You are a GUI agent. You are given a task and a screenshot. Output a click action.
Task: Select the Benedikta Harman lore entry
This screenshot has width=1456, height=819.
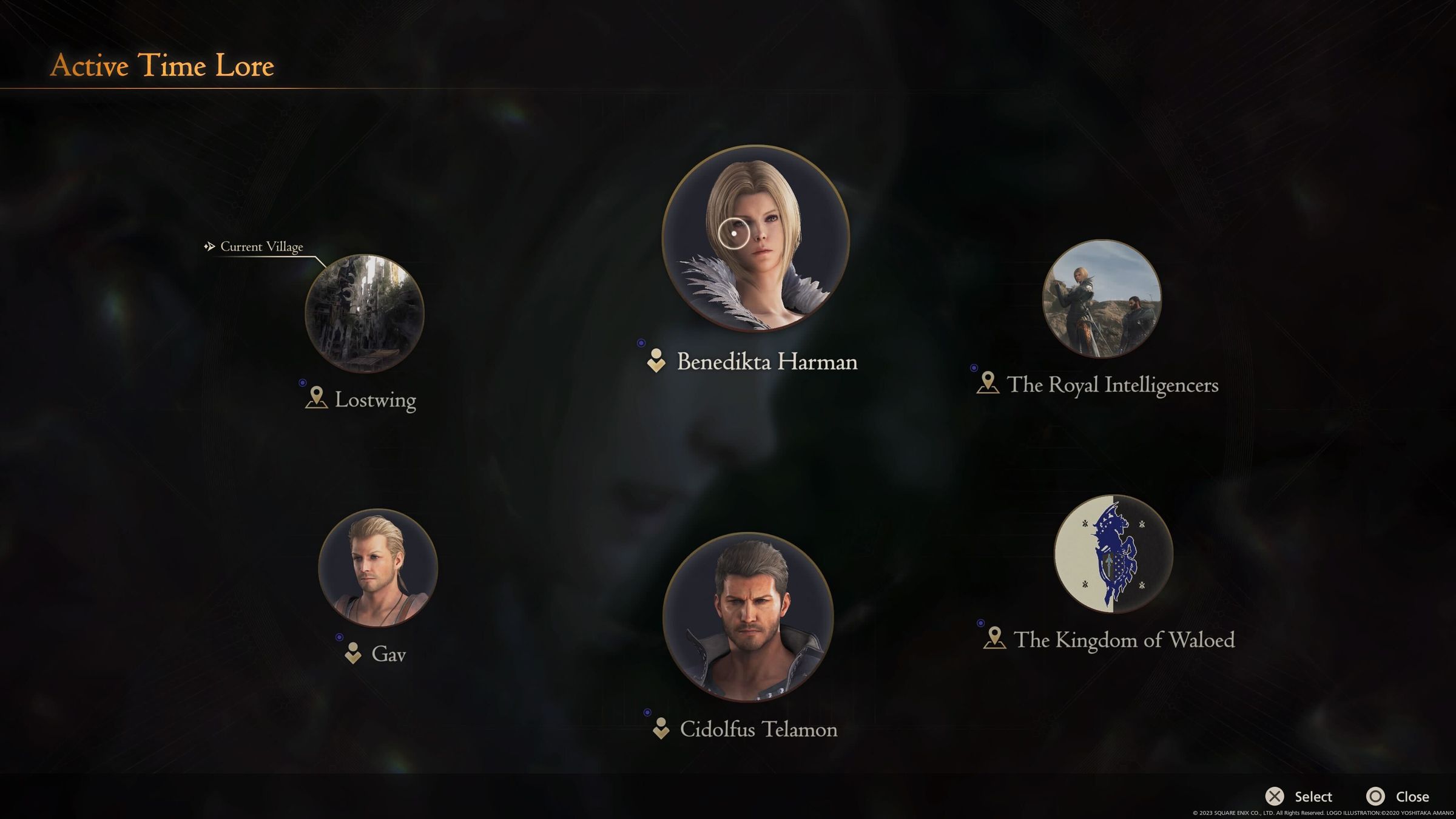(x=755, y=238)
